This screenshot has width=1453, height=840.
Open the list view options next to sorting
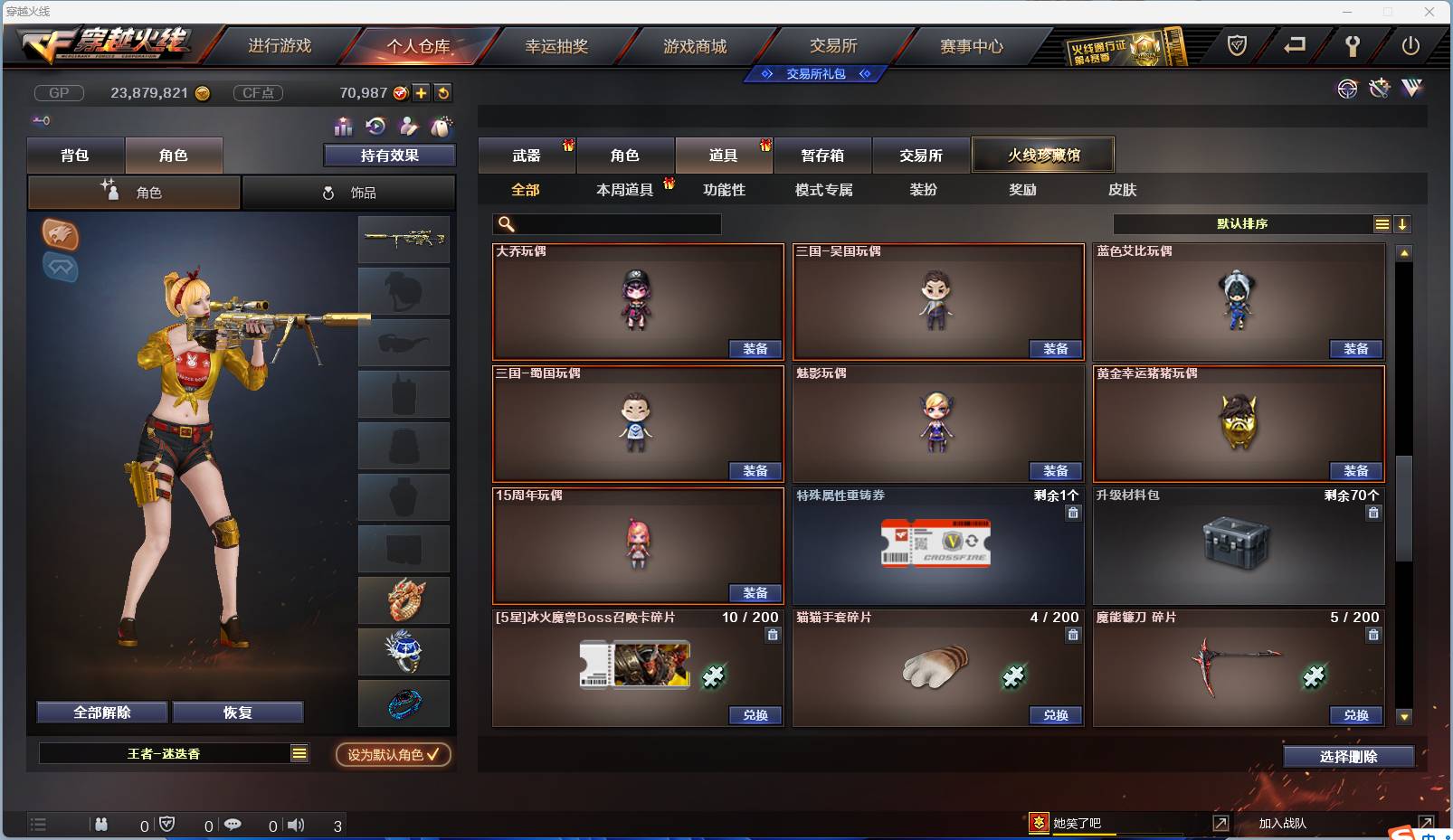click(1382, 223)
